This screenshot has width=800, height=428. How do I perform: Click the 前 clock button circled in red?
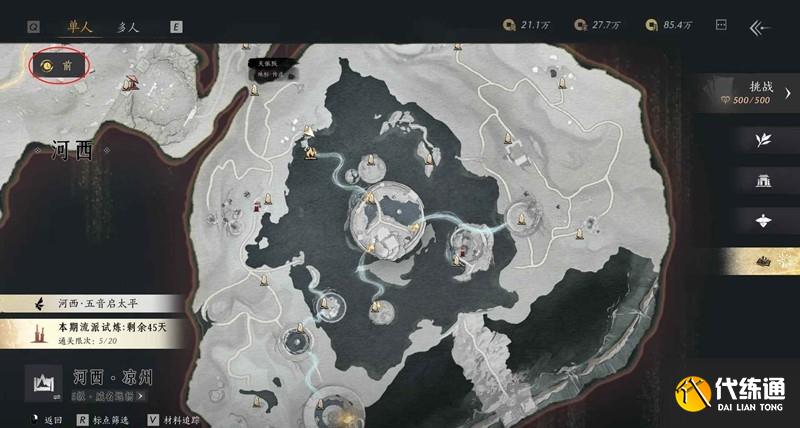click(x=59, y=66)
